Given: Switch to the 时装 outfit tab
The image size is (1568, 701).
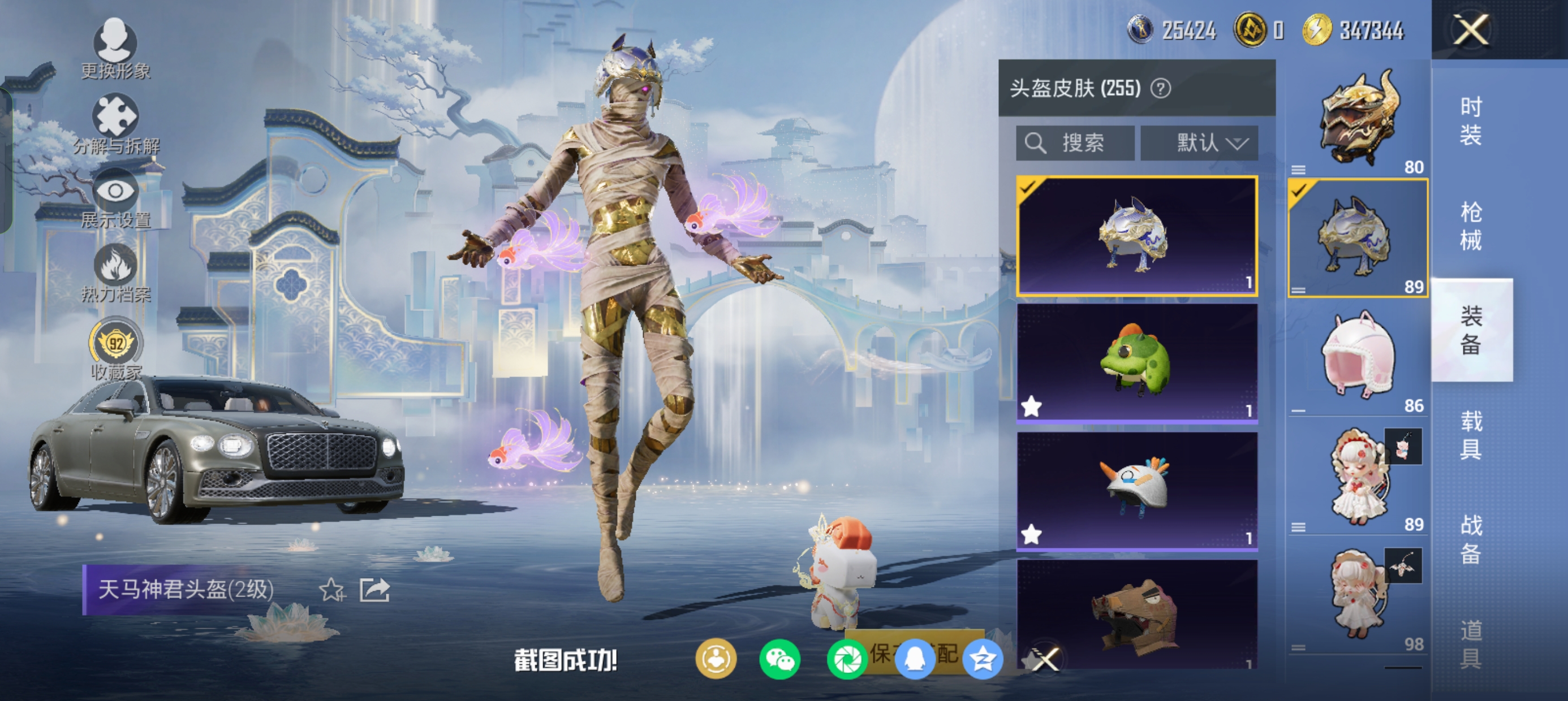Looking at the screenshot, I should (x=1471, y=120).
